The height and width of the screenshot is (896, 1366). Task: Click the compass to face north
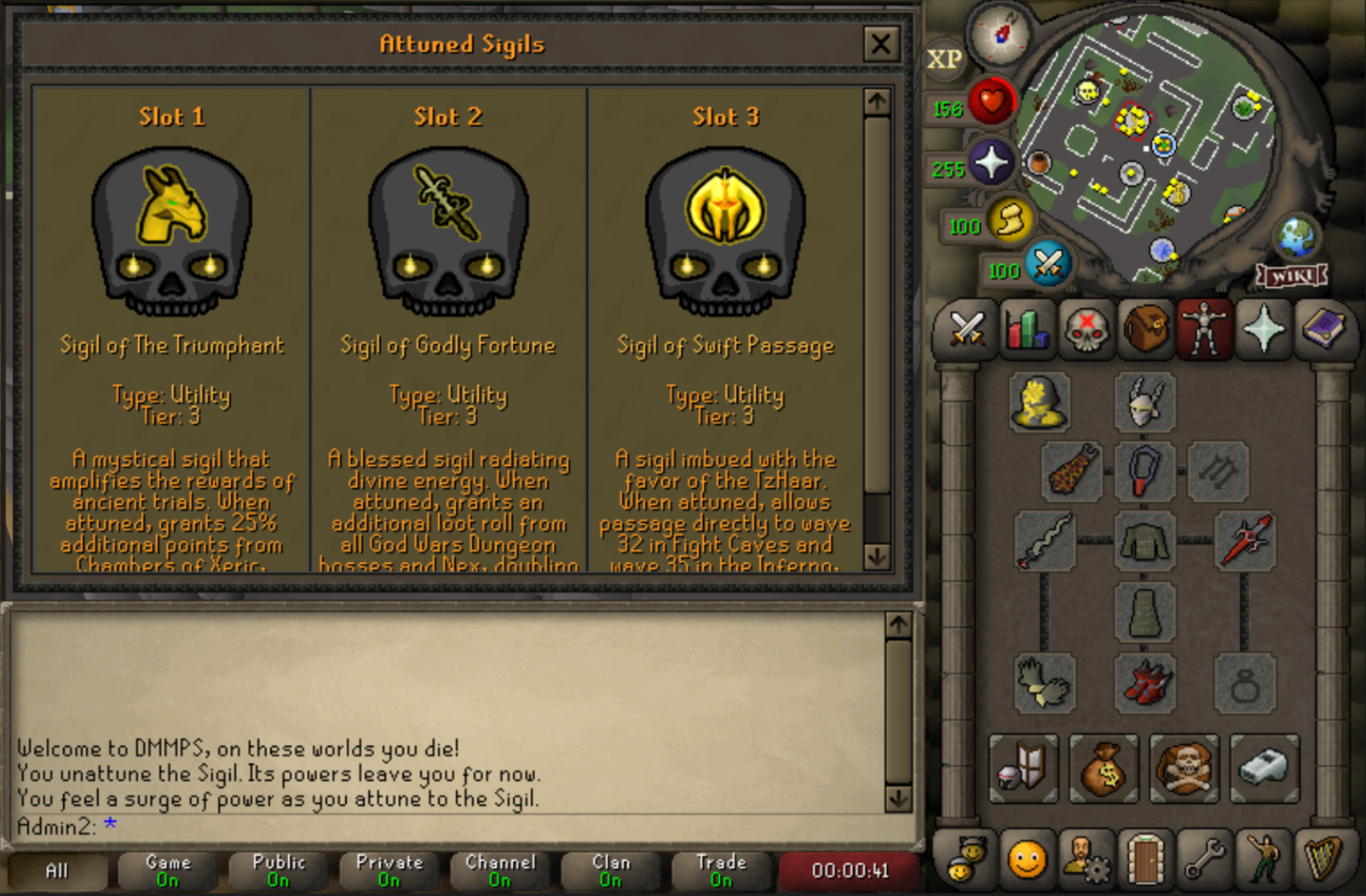coord(1000,35)
